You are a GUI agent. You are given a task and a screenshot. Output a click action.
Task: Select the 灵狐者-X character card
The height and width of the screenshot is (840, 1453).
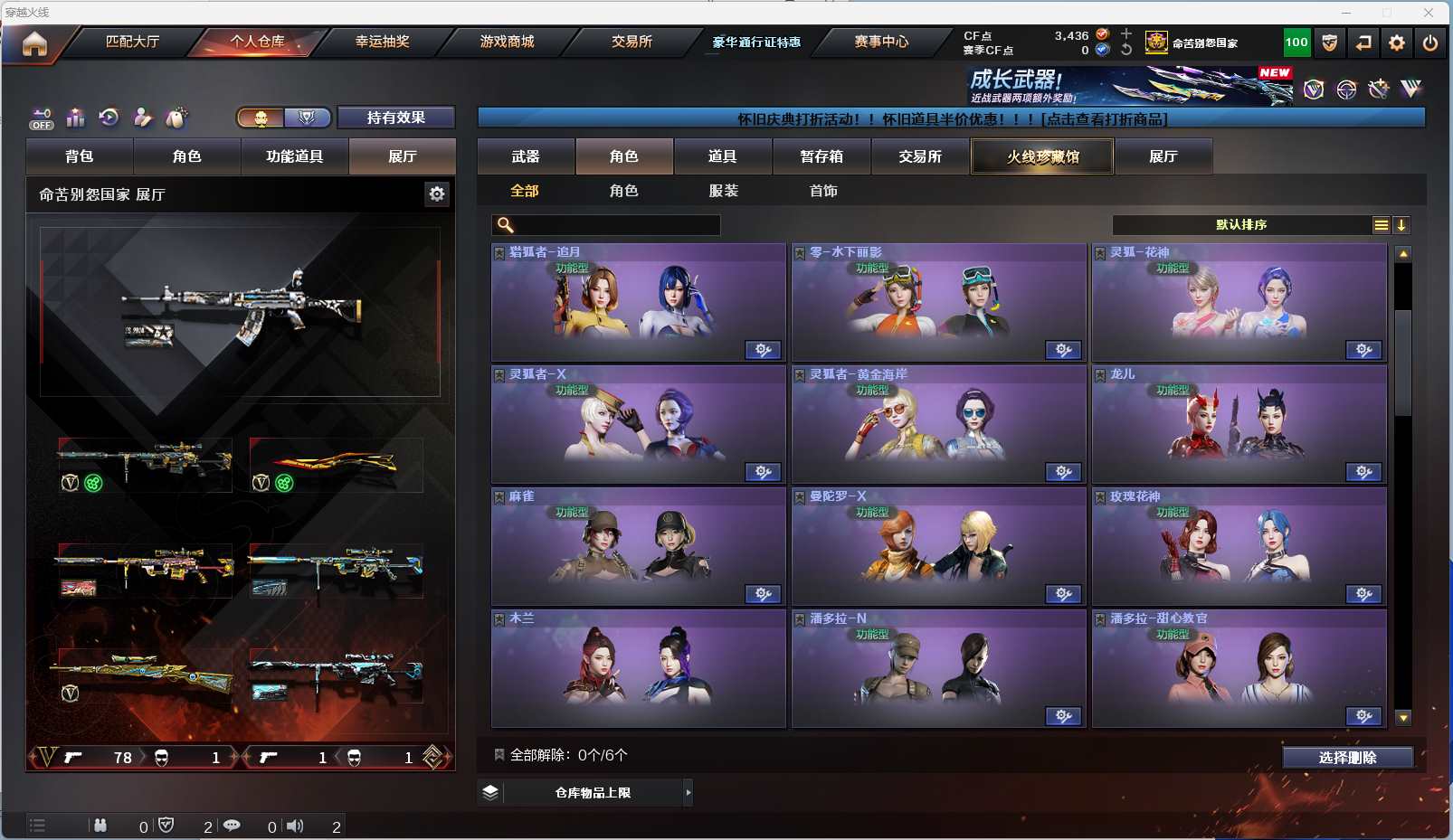pyautogui.click(x=638, y=424)
